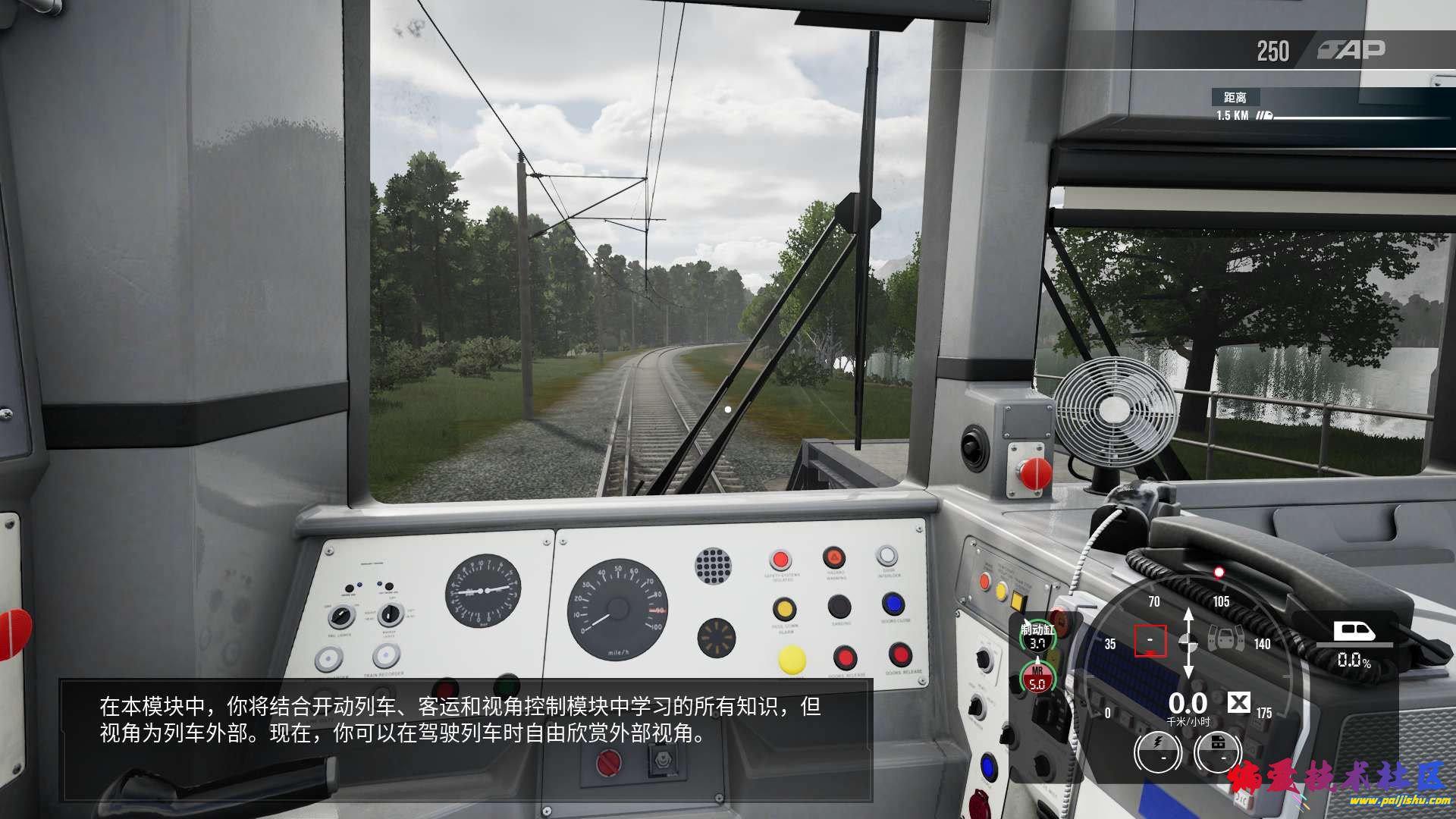
Task: Select the 距离 objective tracker label
Action: 1235,97
